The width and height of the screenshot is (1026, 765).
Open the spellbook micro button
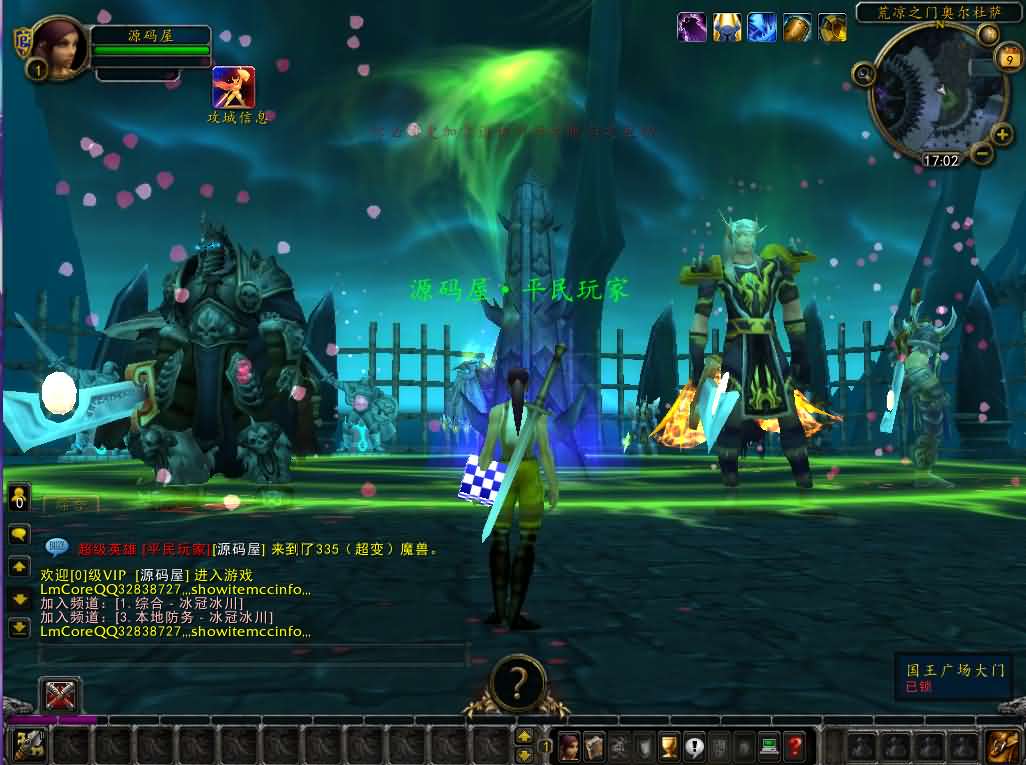pos(595,745)
